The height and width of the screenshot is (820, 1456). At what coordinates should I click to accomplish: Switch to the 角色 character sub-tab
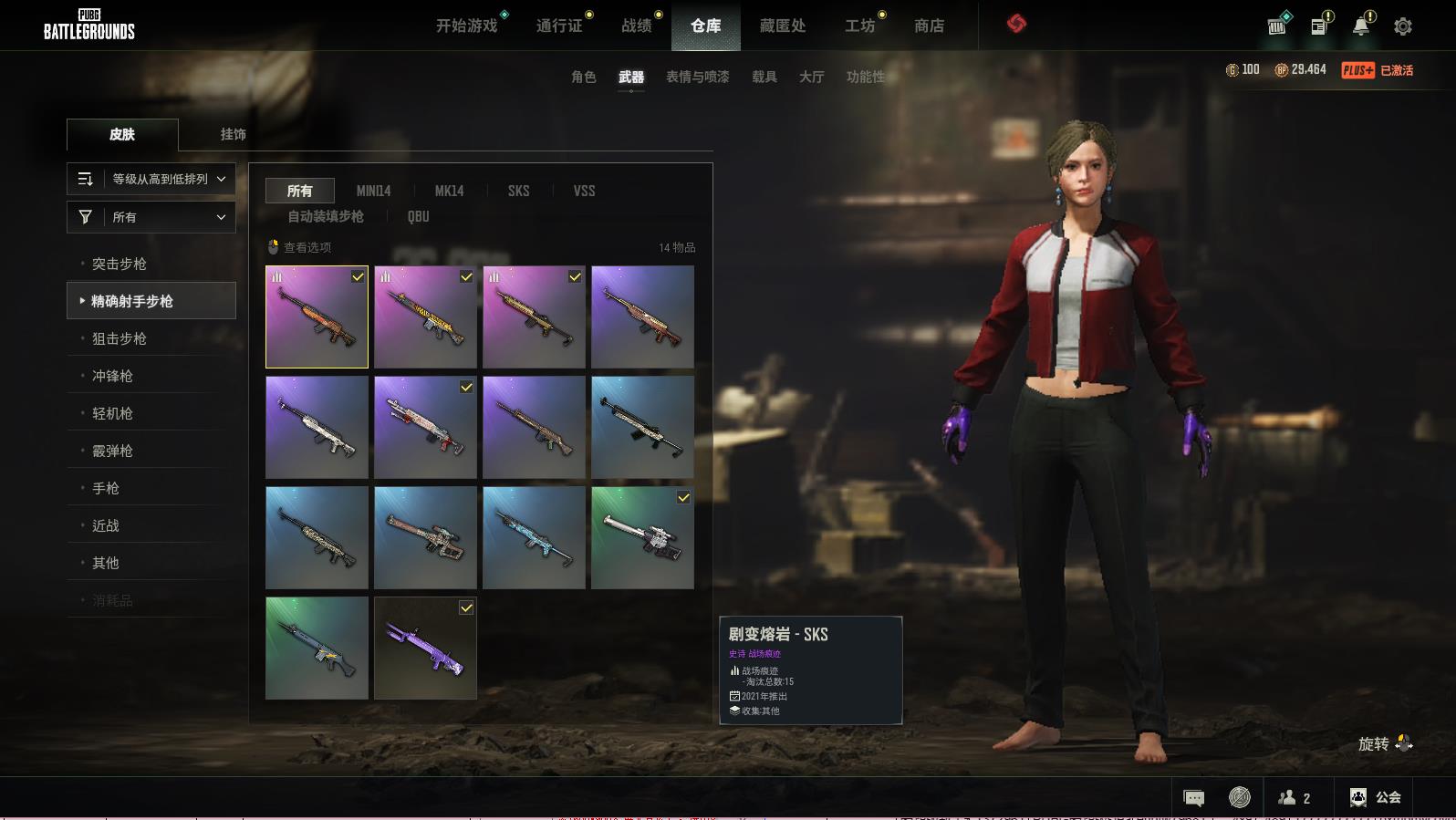[583, 77]
